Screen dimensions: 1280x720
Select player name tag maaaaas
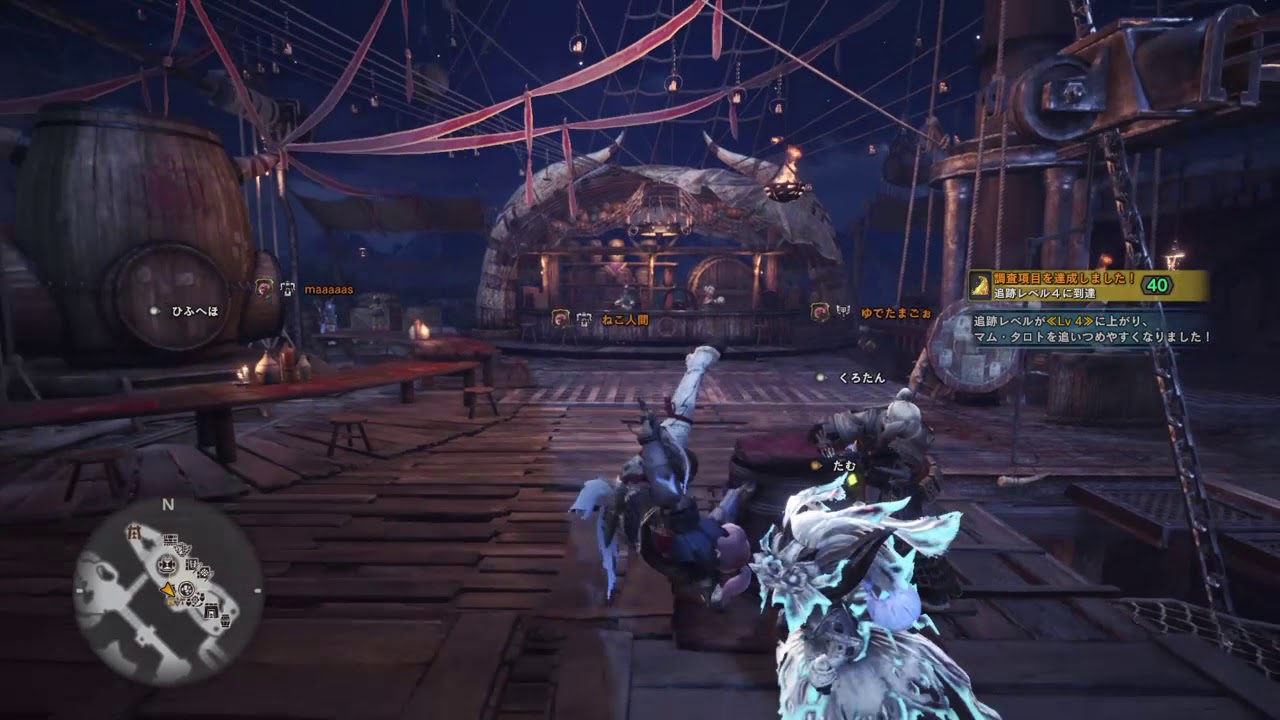pyautogui.click(x=328, y=289)
